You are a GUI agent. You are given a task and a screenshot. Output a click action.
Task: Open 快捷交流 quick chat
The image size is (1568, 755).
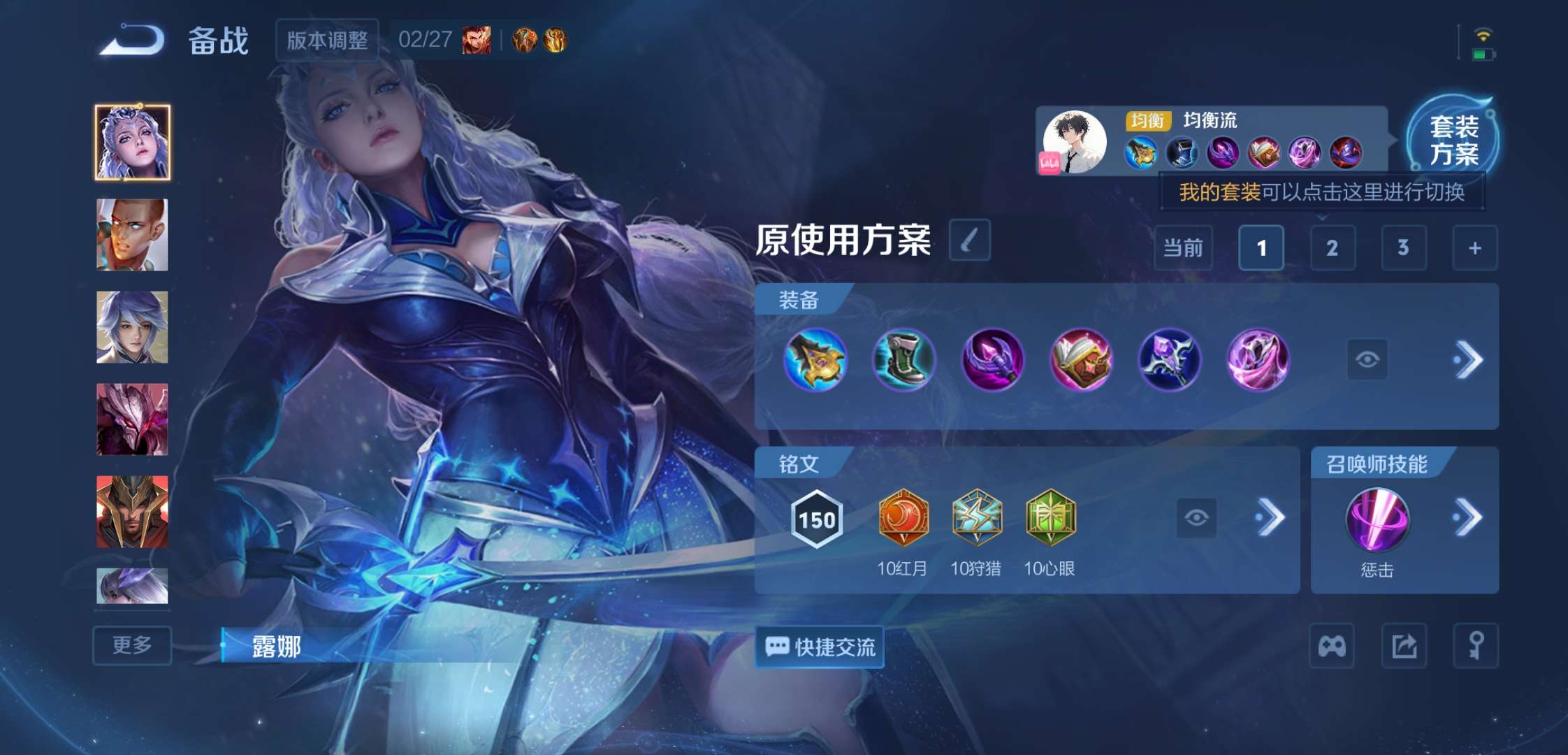[x=818, y=647]
